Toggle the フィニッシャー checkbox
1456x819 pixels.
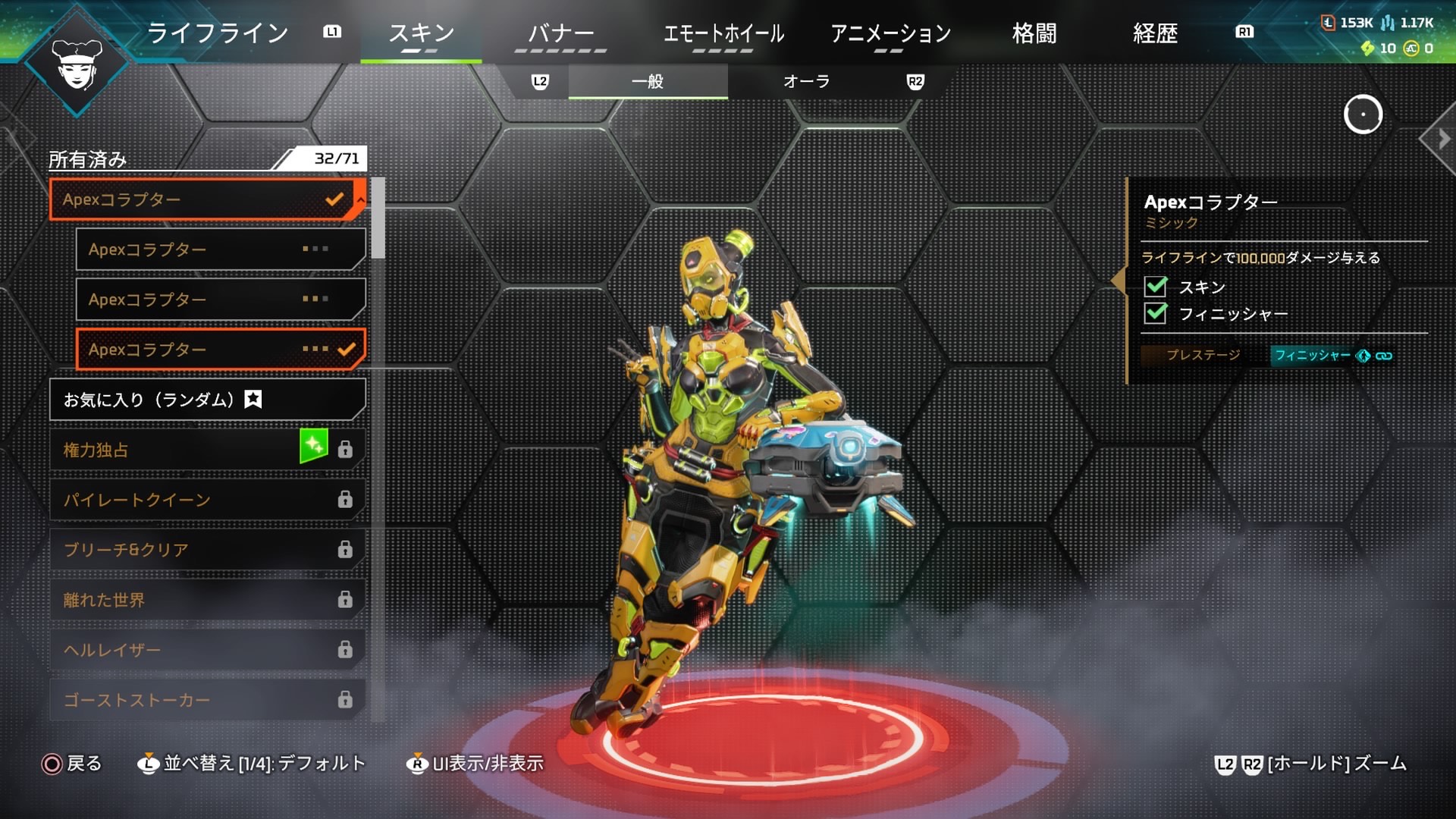pos(1156,313)
